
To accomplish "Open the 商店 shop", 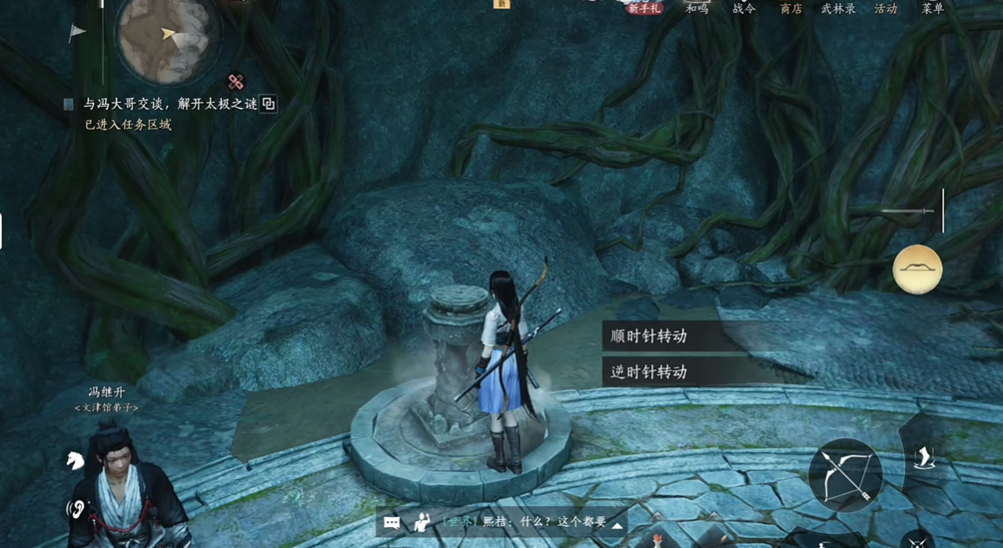I will (x=790, y=8).
